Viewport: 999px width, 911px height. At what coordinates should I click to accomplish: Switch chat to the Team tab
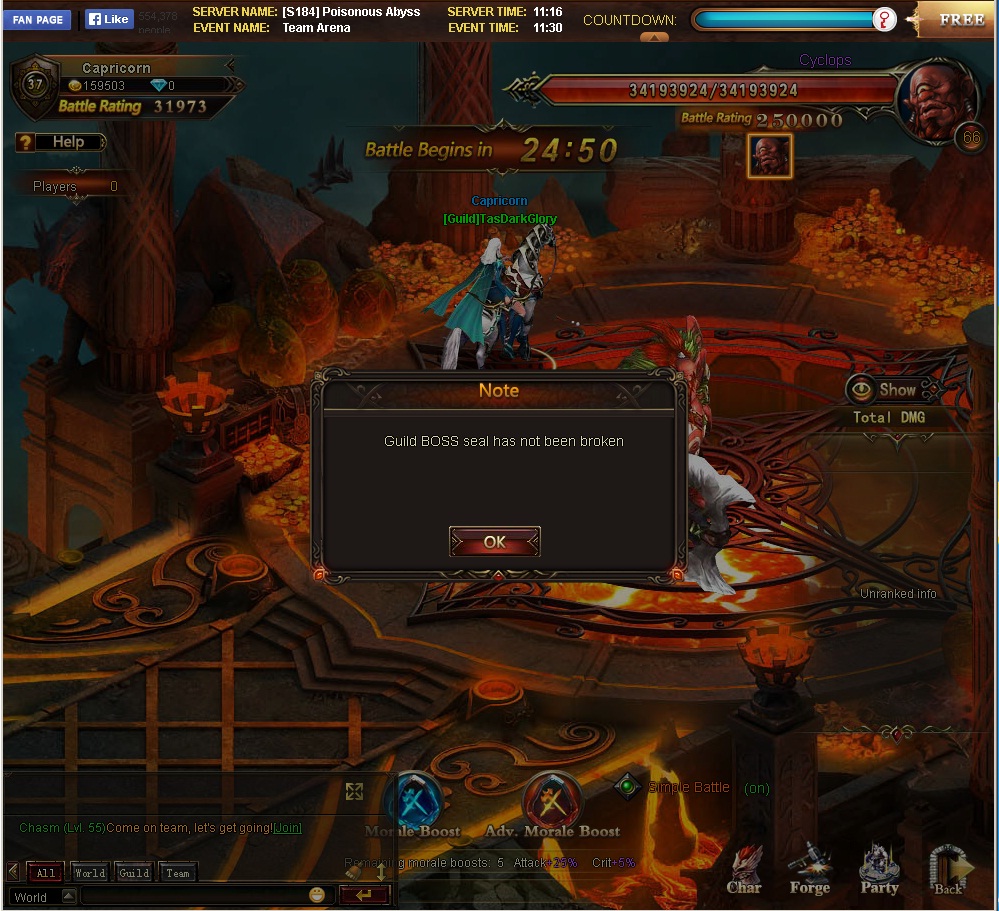(x=178, y=873)
